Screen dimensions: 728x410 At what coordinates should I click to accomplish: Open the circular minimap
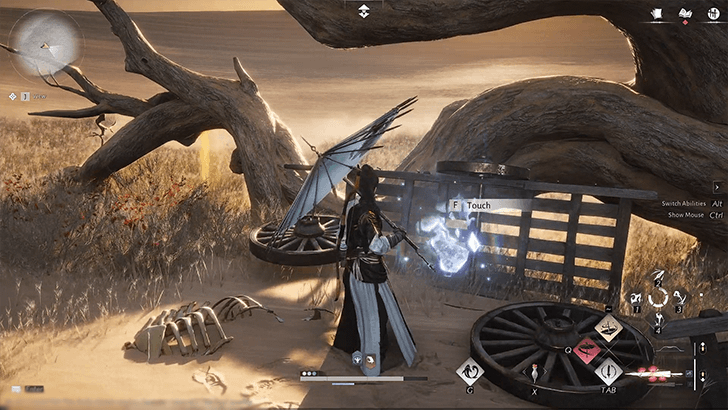click(x=44, y=43)
